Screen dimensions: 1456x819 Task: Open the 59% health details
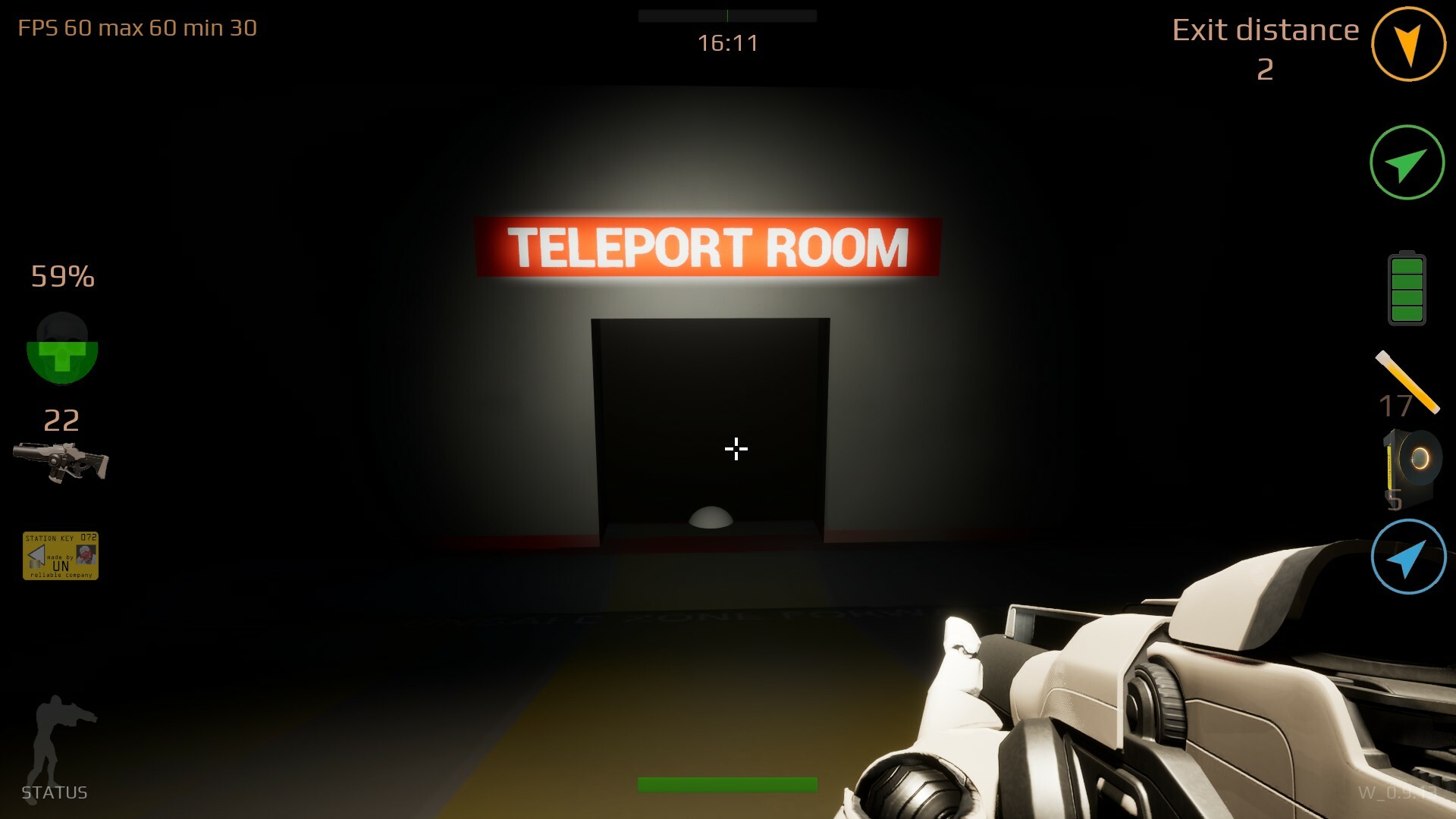tap(61, 276)
